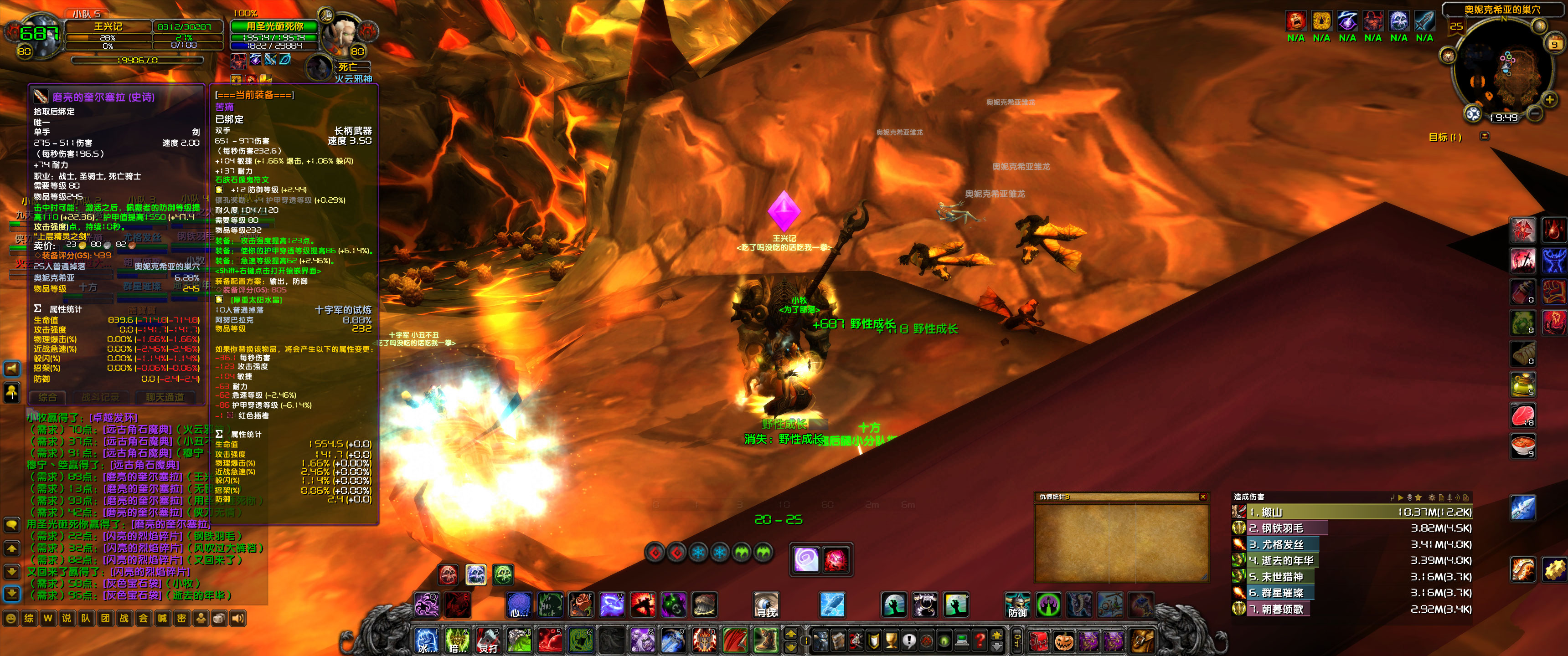The image size is (1568, 656).
Task: Select the roasted meat food icon on right bar
Action: coord(1524,413)
